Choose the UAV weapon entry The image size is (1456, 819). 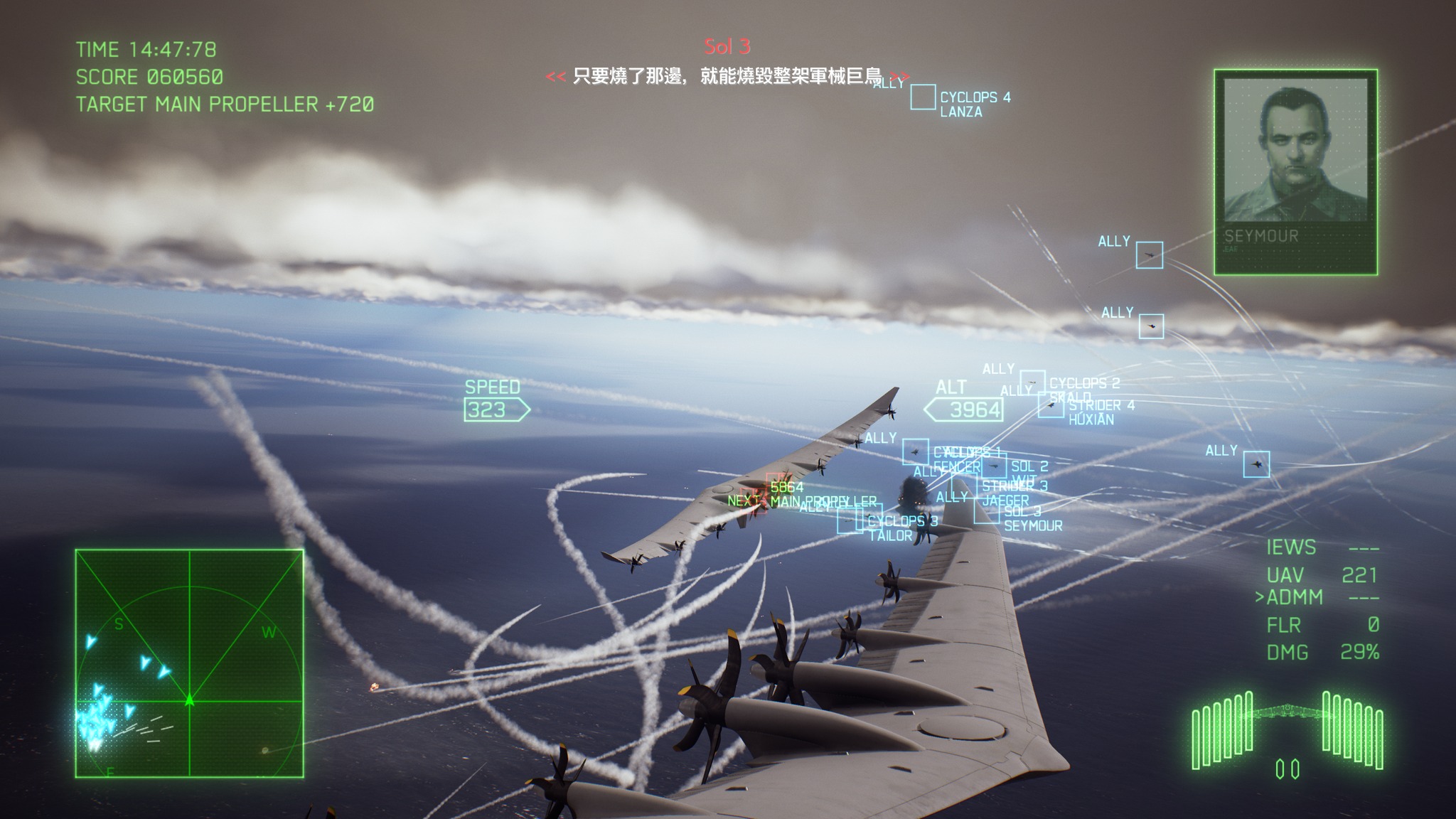1285,575
